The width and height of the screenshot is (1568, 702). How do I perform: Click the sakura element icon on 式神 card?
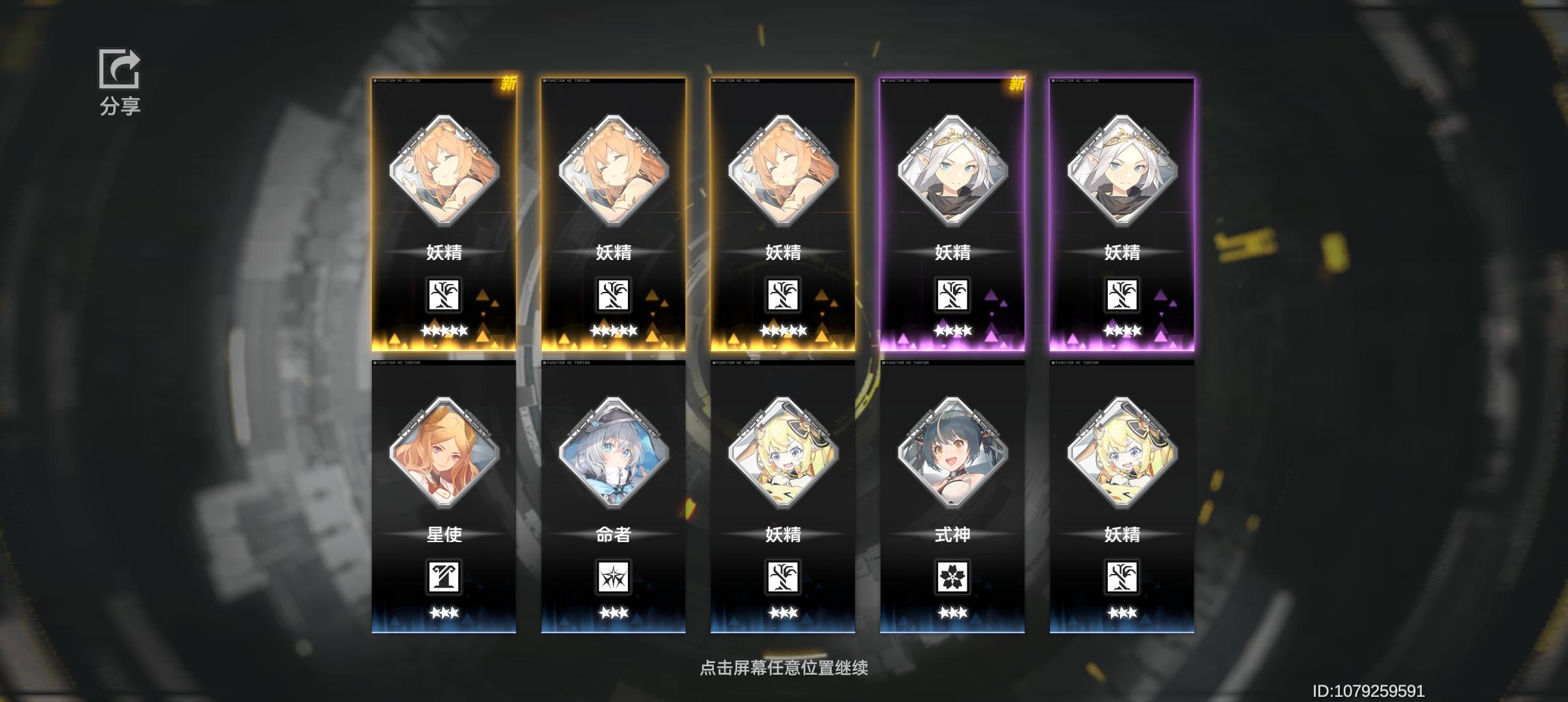[952, 577]
